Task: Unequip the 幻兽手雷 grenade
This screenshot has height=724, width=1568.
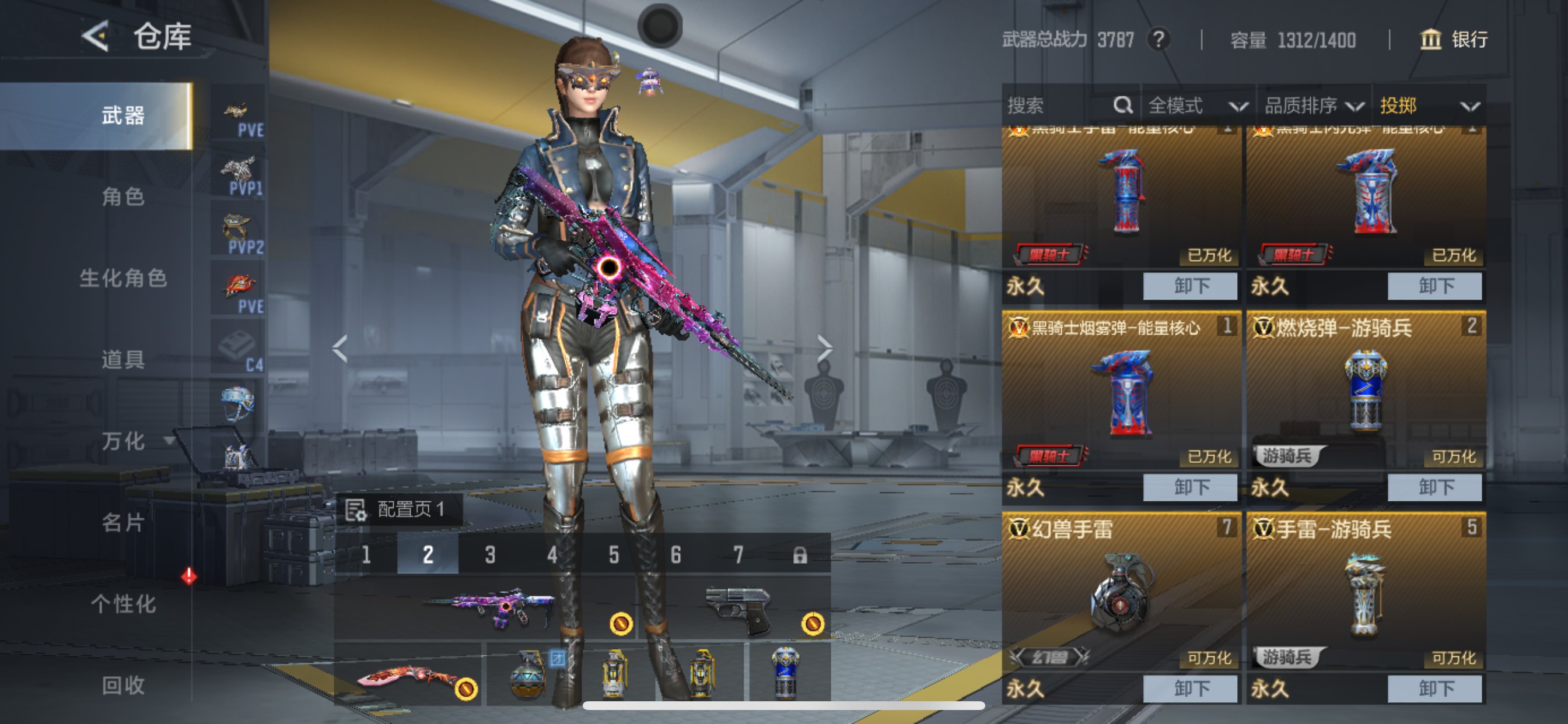Action: tap(1189, 688)
